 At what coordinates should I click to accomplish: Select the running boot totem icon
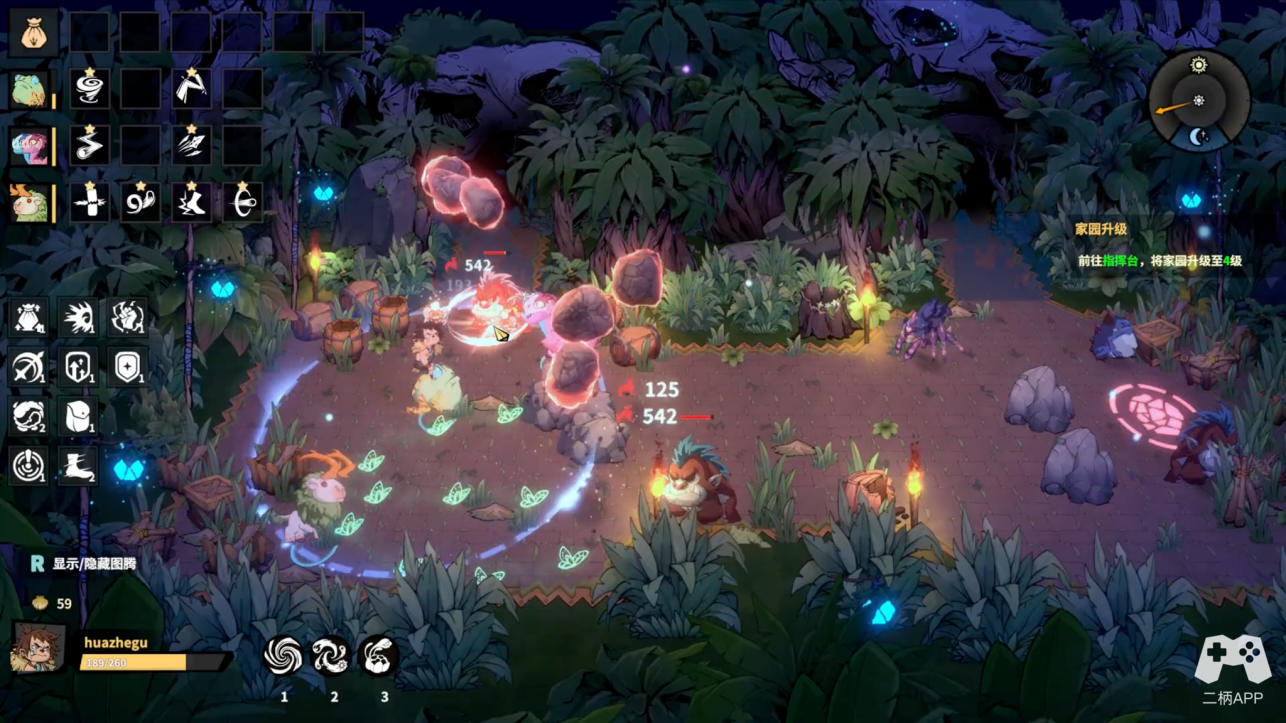click(78, 465)
